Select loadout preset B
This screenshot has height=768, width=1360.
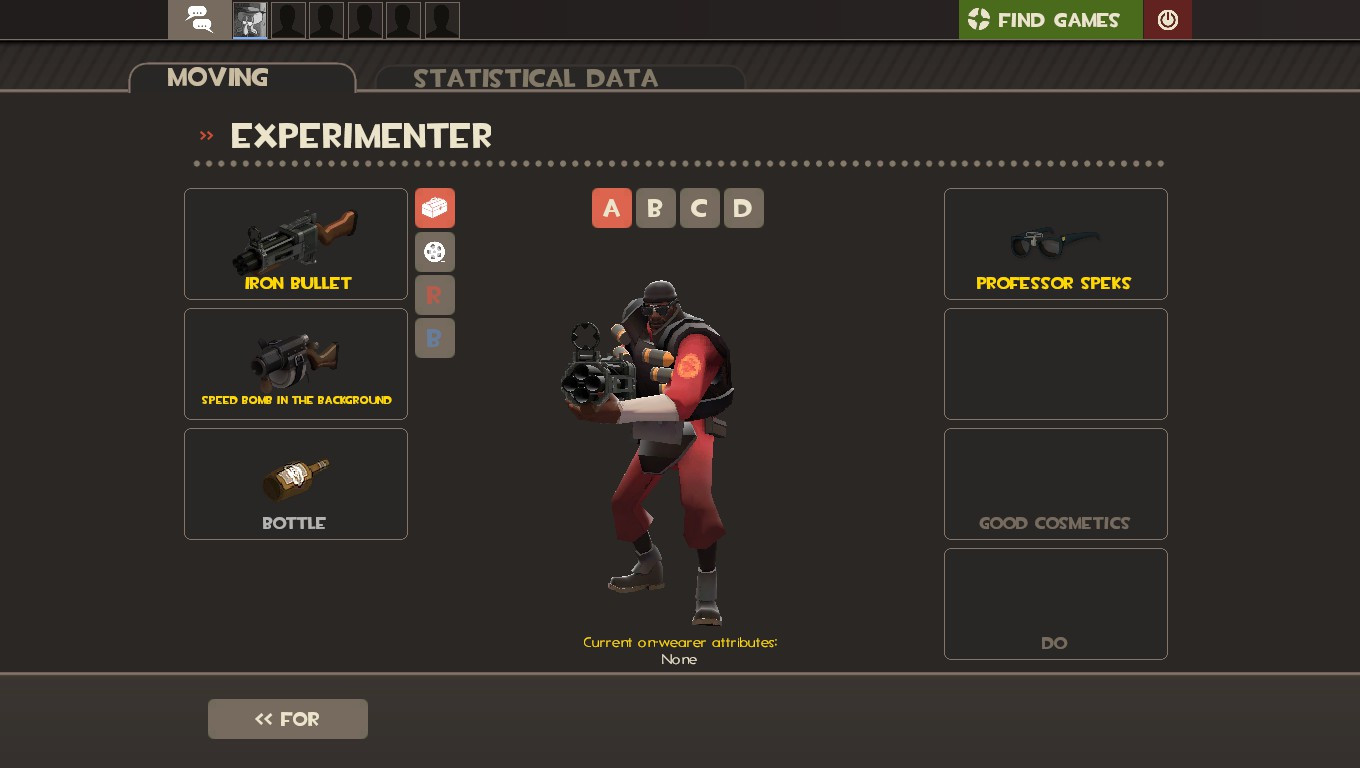[656, 208]
